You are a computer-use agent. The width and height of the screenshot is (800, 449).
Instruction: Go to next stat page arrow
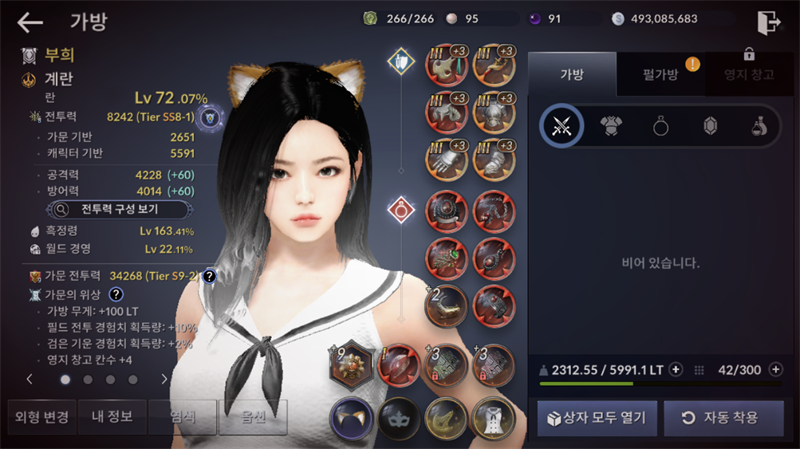tap(164, 380)
